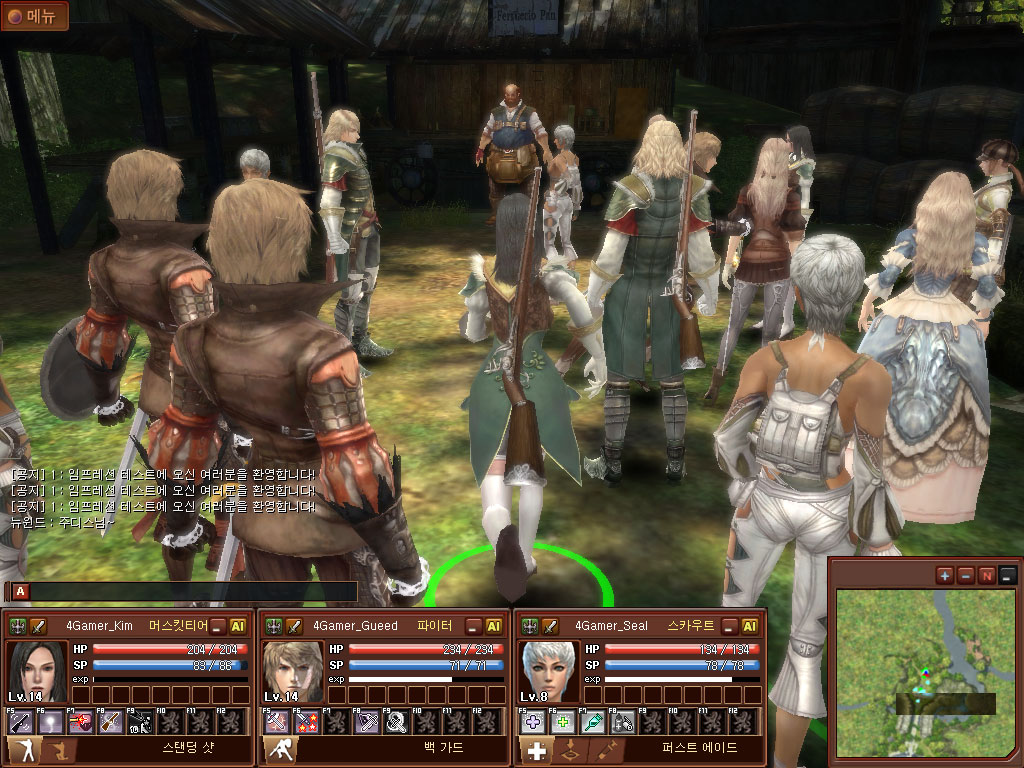Zoom out with the minimap red minus button
This screenshot has width=1024, height=768.
click(x=965, y=575)
